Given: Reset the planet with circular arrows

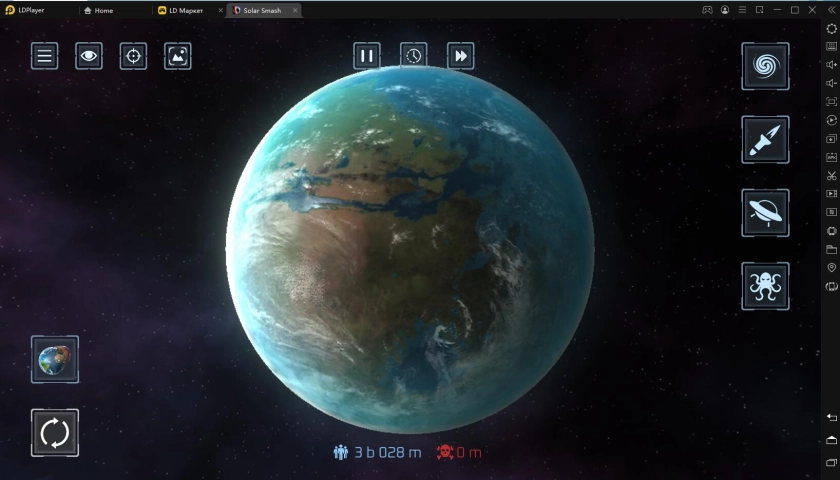Looking at the screenshot, I should 55,433.
